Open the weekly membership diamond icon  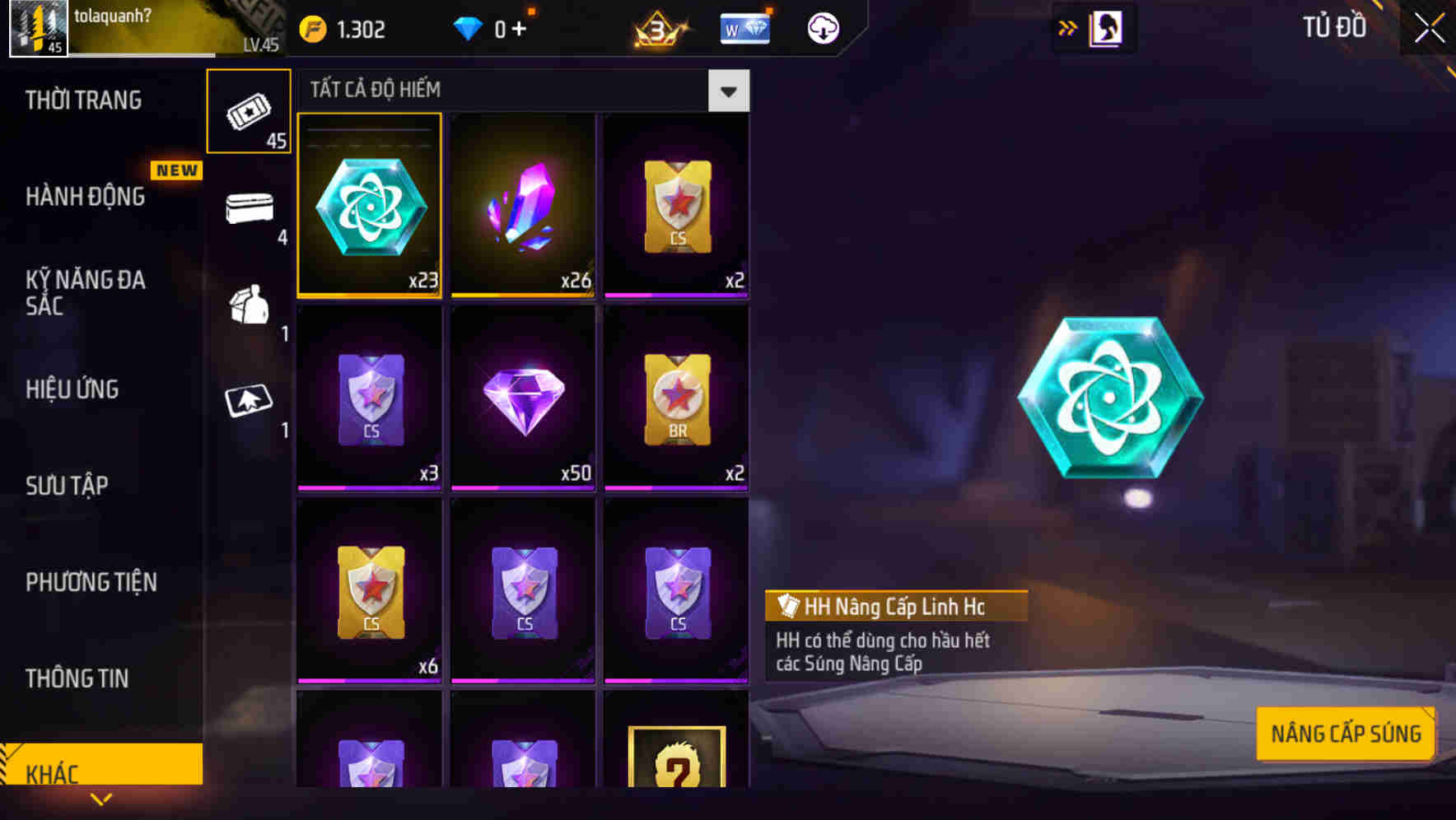click(744, 27)
